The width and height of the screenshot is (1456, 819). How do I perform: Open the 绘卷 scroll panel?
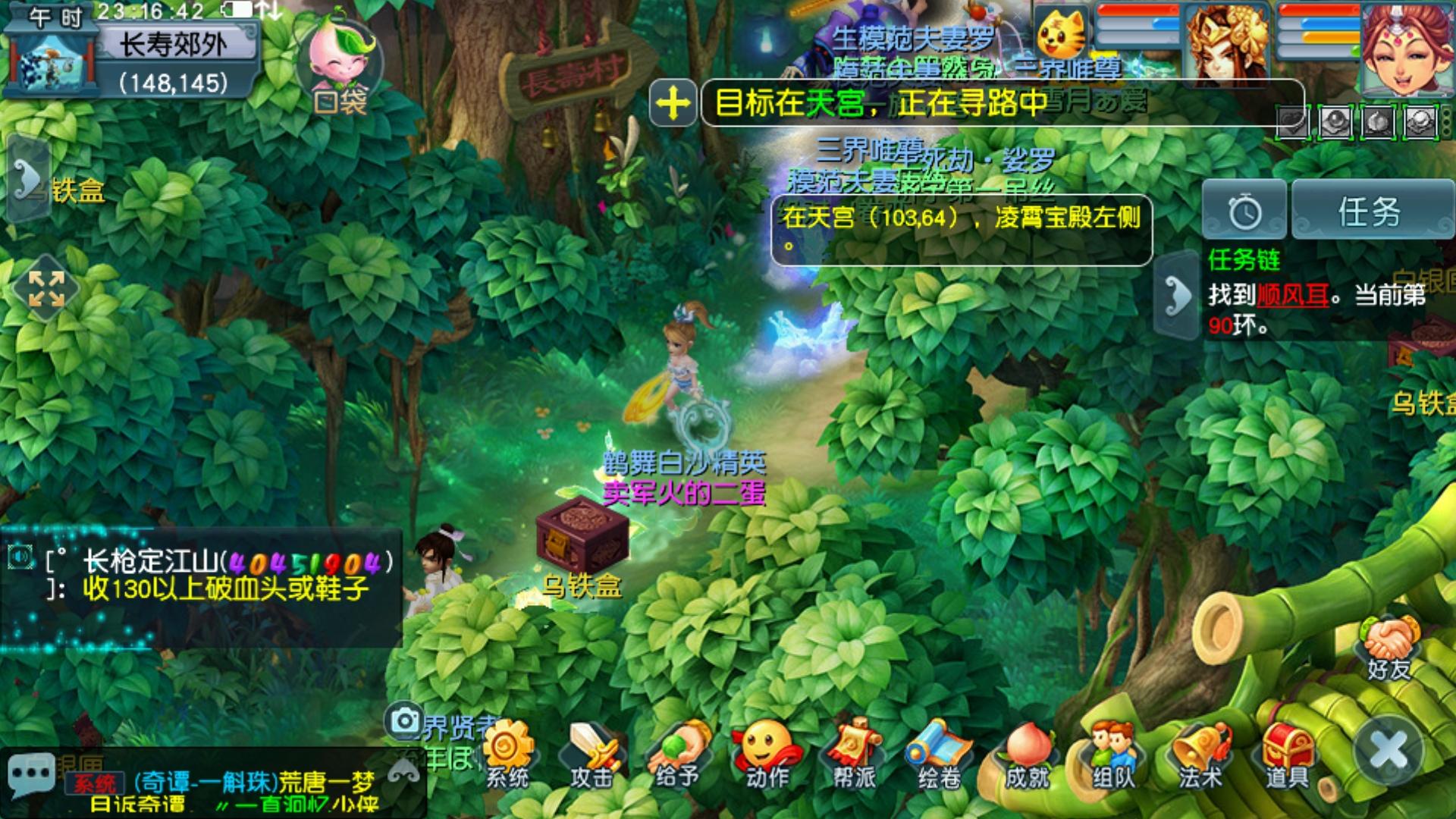pyautogui.click(x=940, y=754)
